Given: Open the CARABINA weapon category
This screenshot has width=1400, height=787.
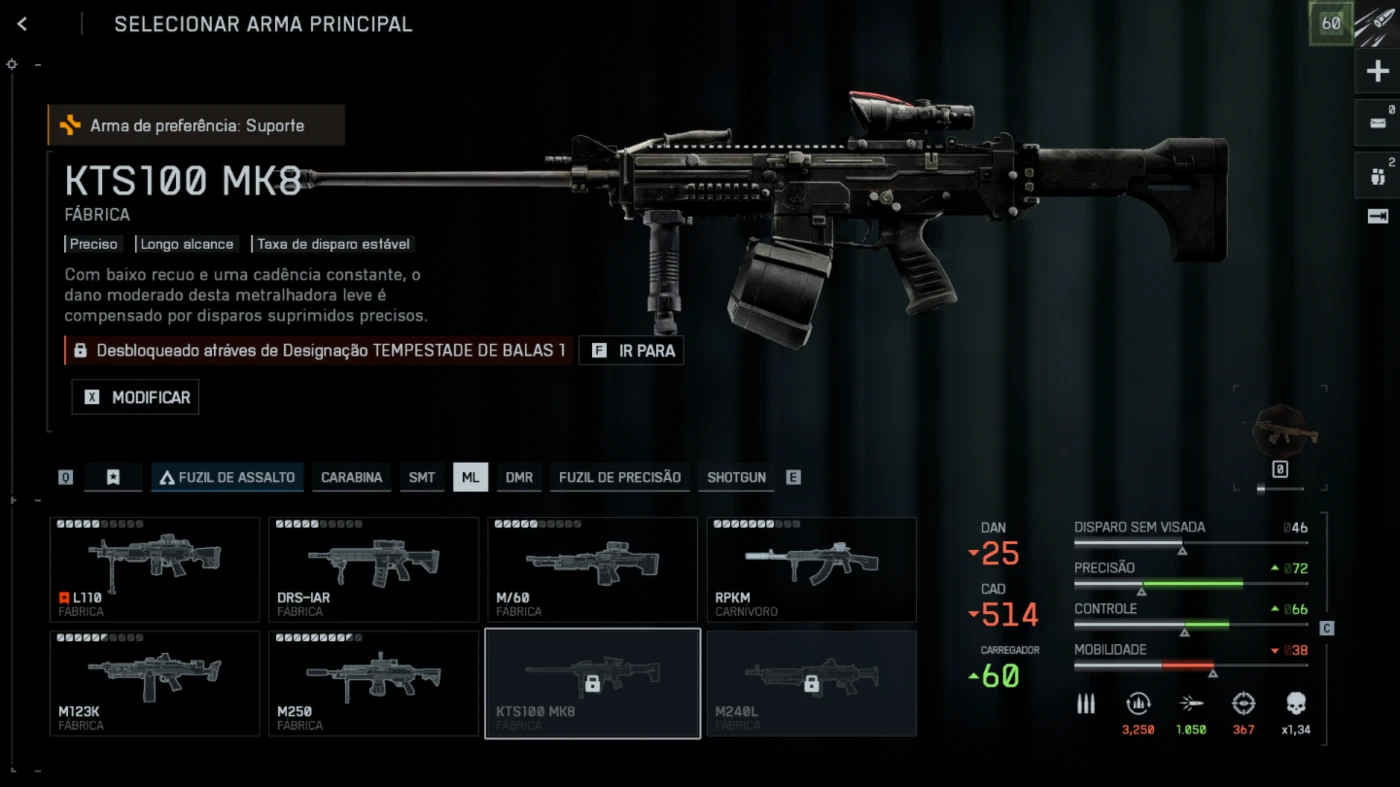Looking at the screenshot, I should pyautogui.click(x=351, y=477).
